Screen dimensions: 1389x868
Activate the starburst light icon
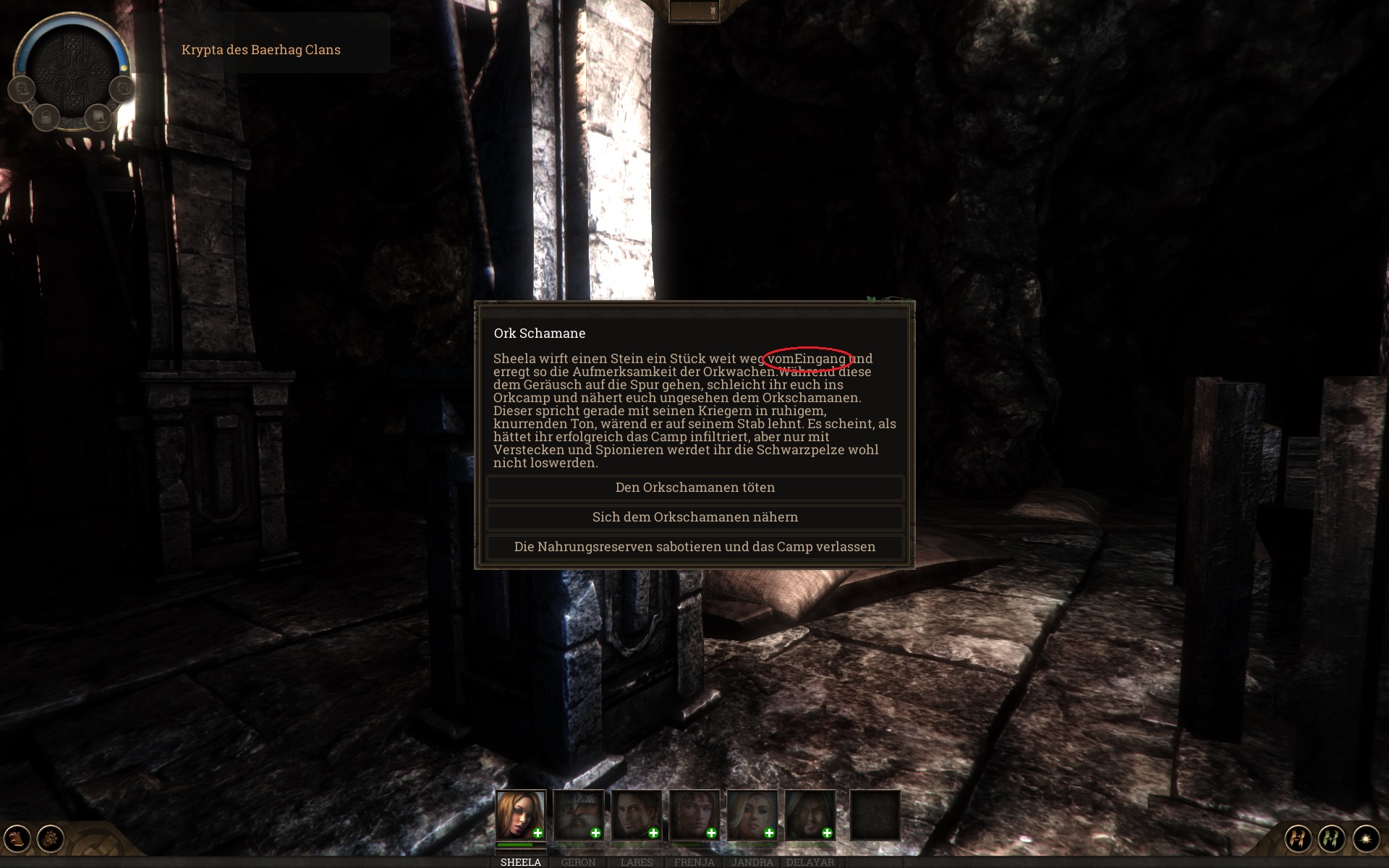tap(1366, 838)
